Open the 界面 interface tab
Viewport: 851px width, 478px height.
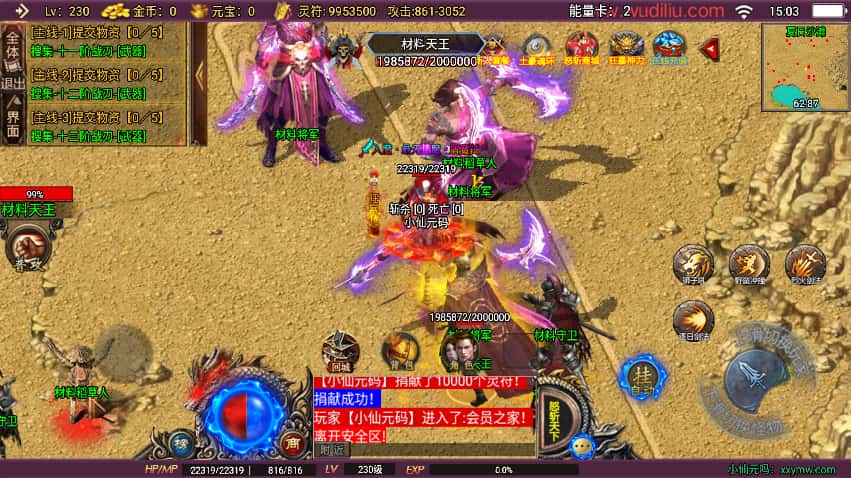coord(13,122)
